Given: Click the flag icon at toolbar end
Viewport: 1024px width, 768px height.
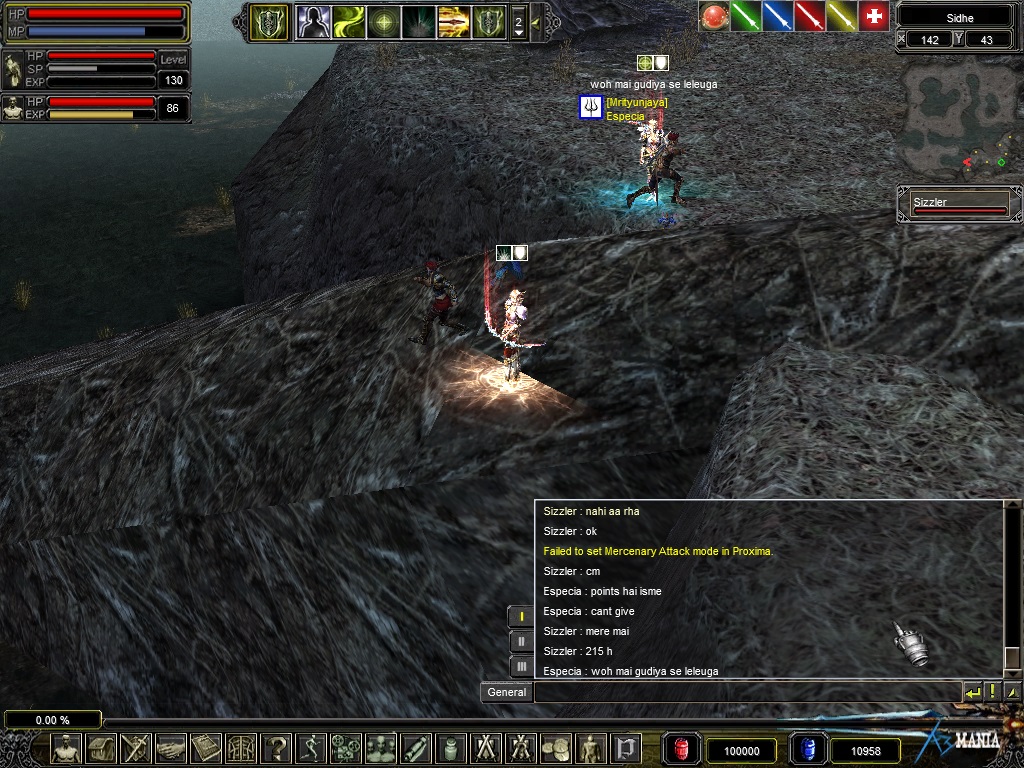Looking at the screenshot, I should [x=626, y=748].
